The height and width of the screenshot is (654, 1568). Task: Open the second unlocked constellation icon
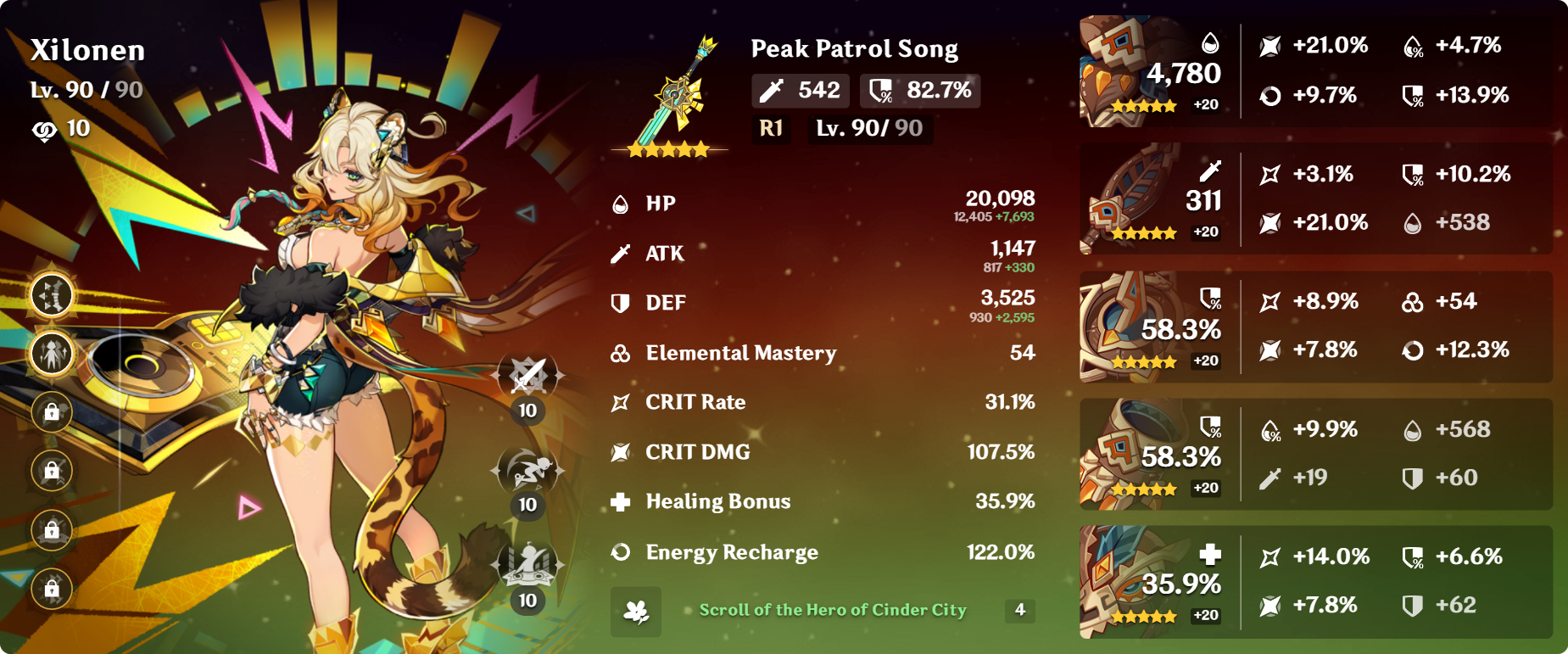[52, 354]
